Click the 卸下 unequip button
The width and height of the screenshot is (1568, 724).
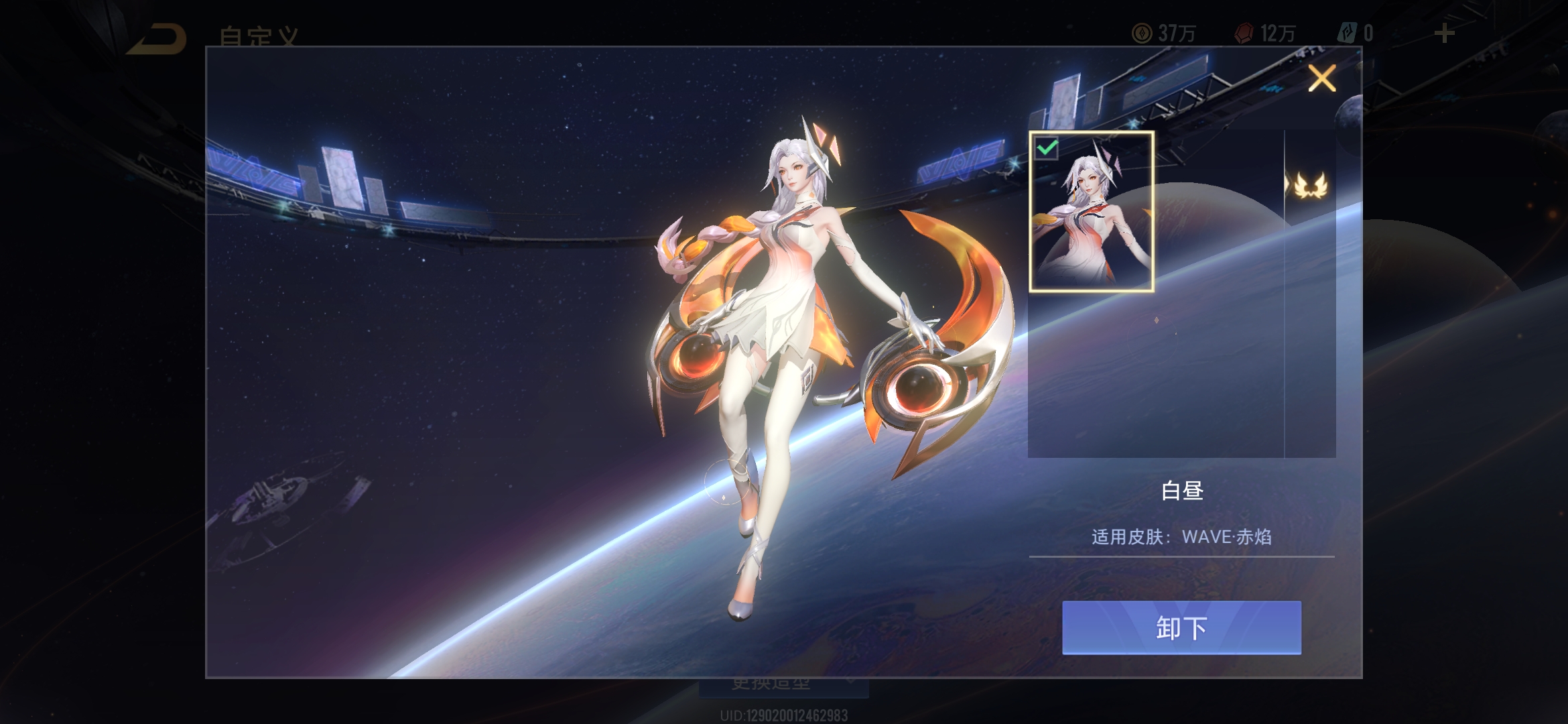pyautogui.click(x=1181, y=627)
